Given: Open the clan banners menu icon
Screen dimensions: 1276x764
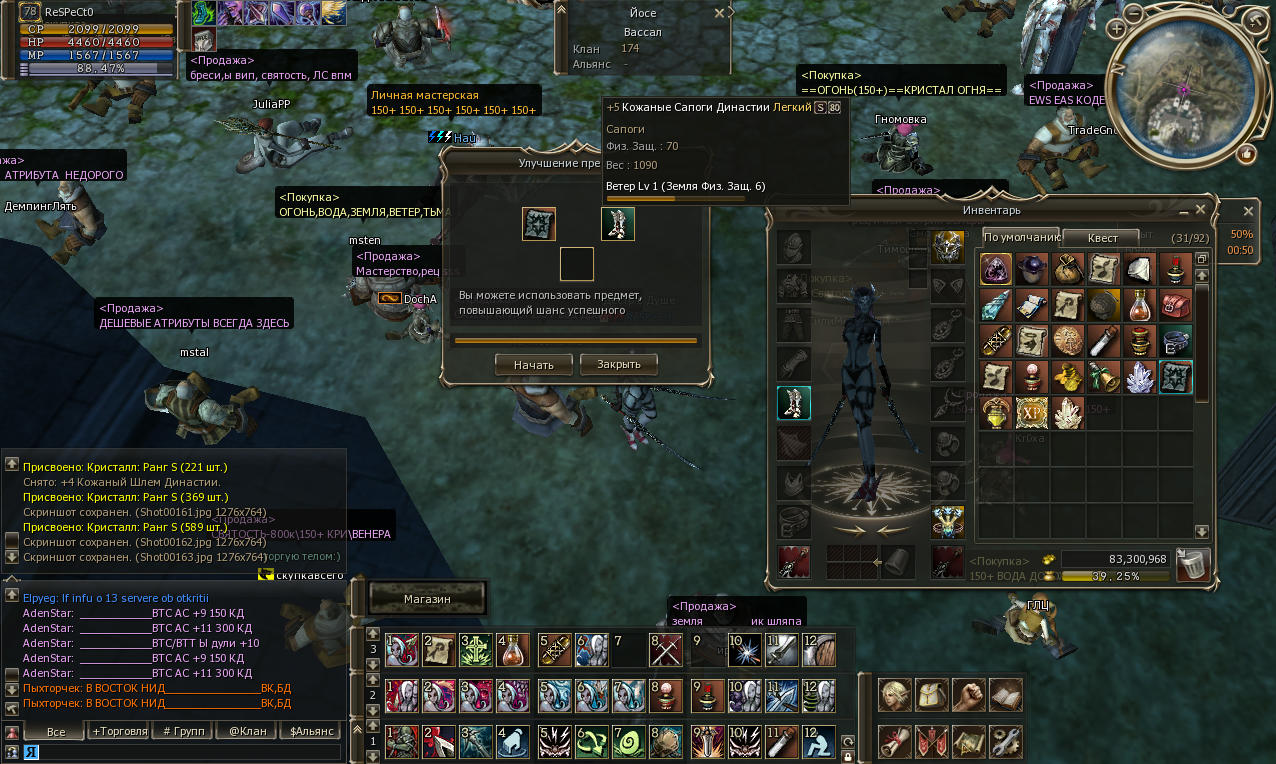Looking at the screenshot, I should pos(931,741).
